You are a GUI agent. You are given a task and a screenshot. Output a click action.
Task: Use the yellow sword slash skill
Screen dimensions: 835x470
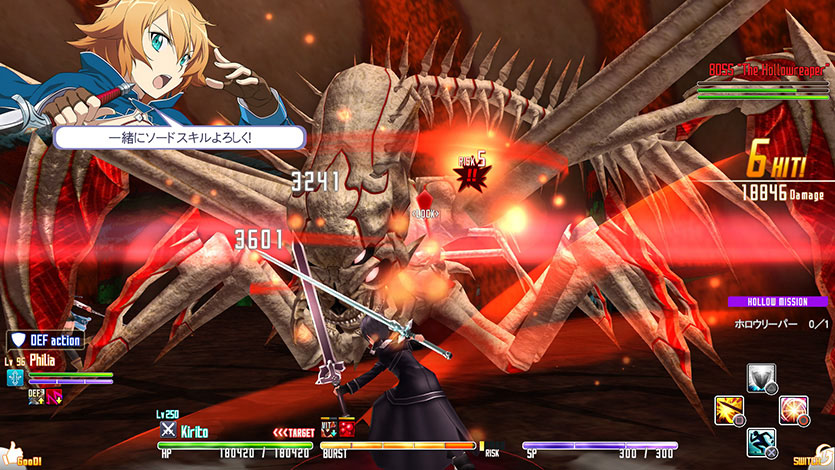tap(729, 410)
